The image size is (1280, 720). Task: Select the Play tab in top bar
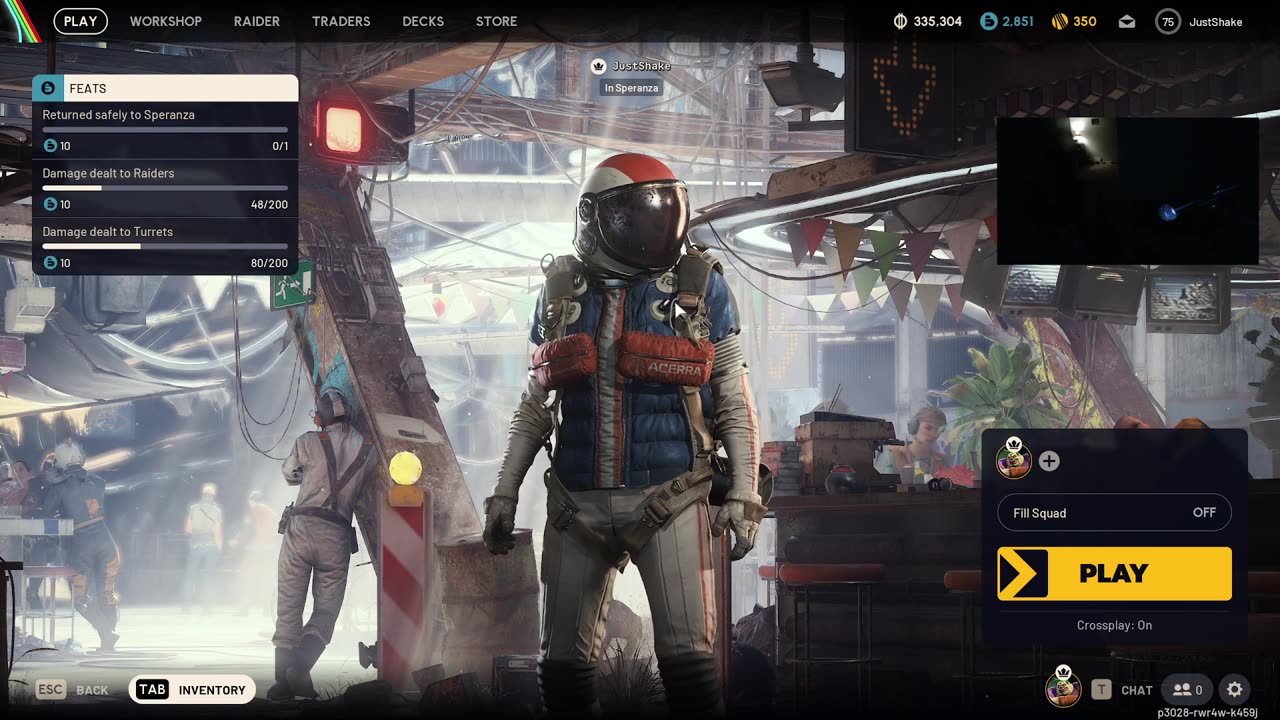click(80, 21)
